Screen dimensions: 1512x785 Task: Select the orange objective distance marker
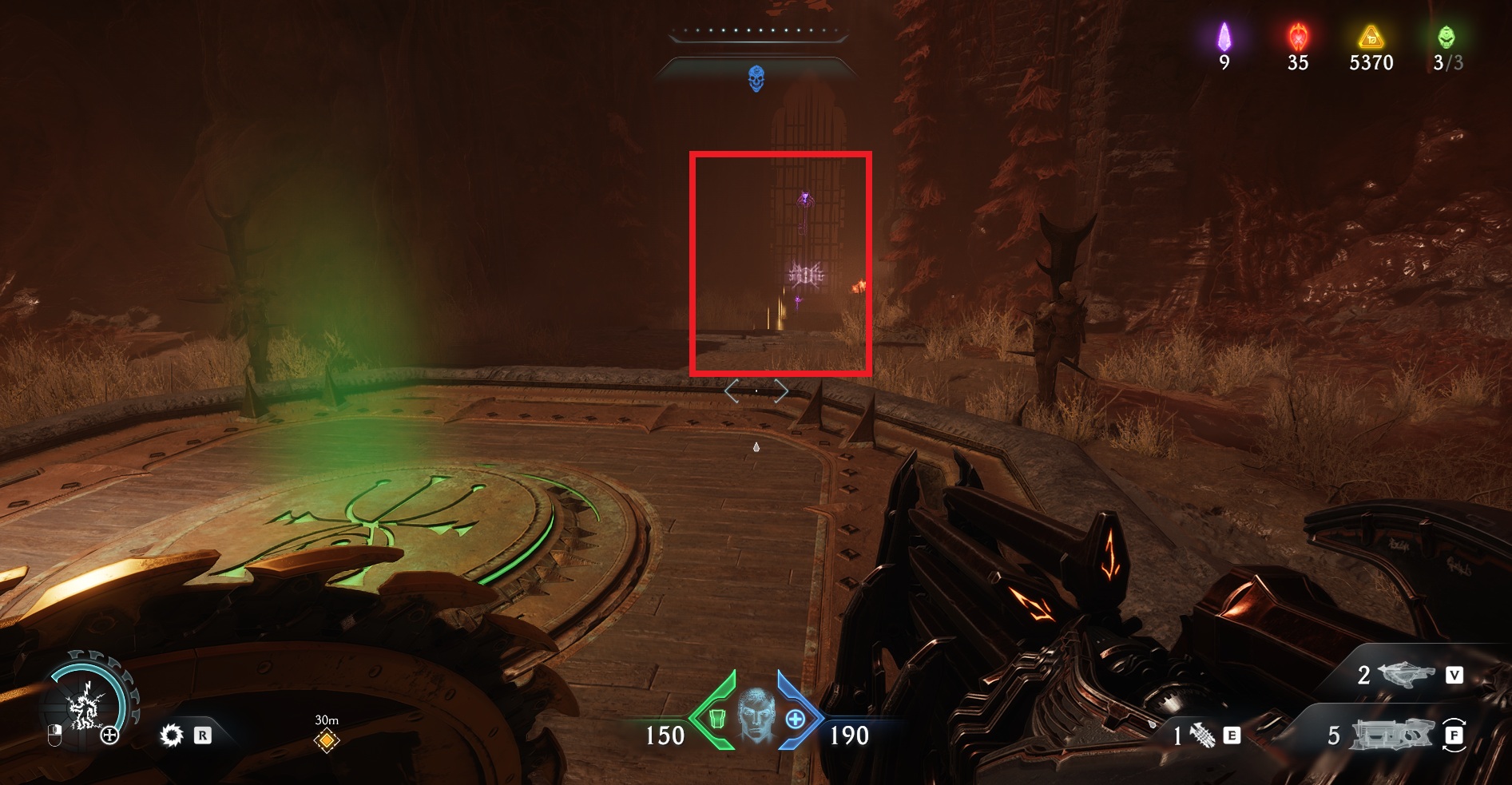pos(327,740)
